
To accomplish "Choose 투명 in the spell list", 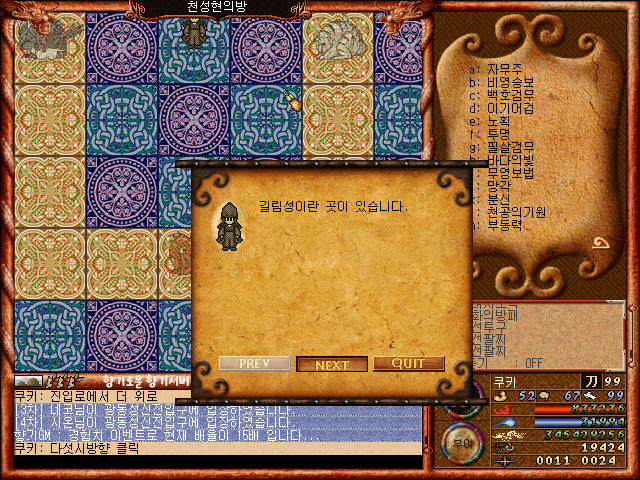I will point(499,134).
